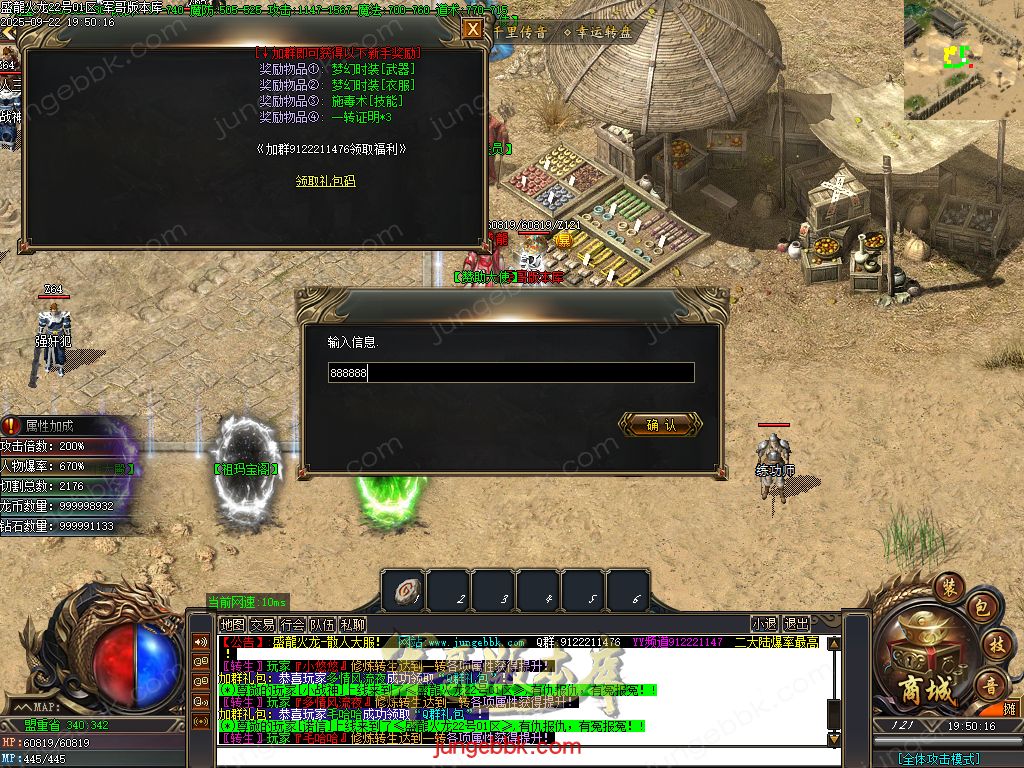
Task: Open skills with the 技 button
Action: coord(994,643)
